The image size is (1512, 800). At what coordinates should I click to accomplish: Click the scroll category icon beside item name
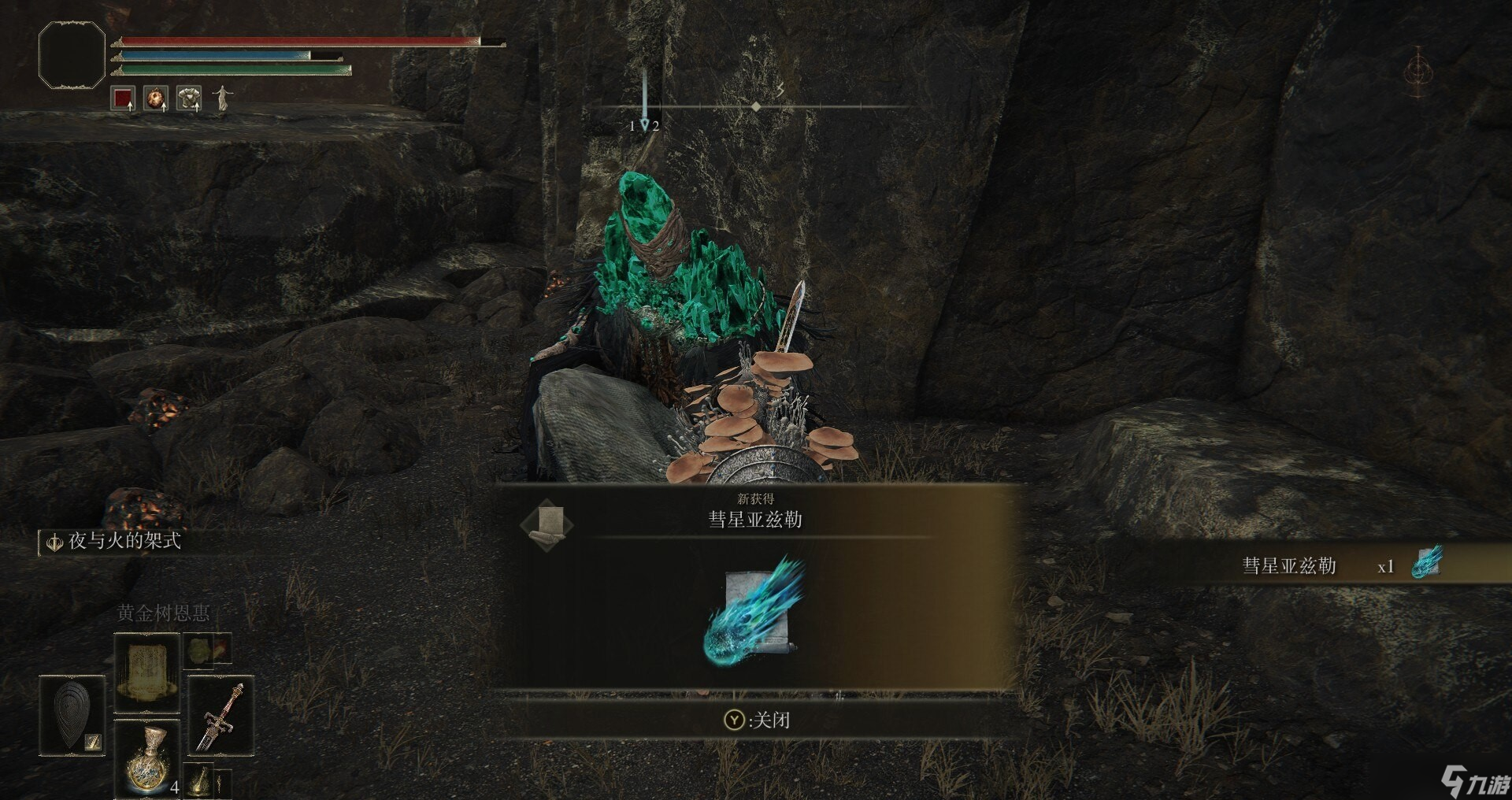pyautogui.click(x=548, y=524)
